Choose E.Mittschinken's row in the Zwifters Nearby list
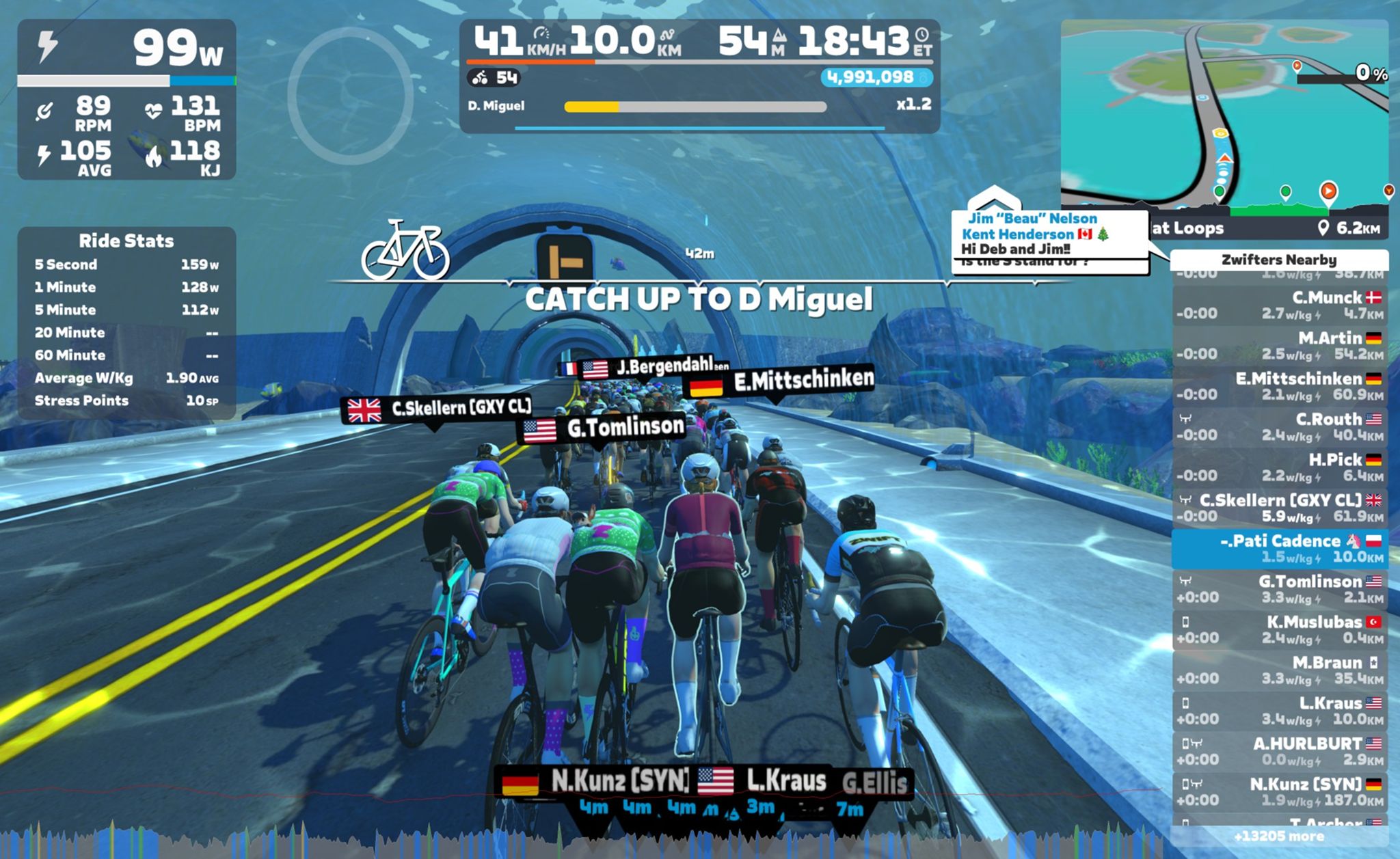 [x=1278, y=386]
